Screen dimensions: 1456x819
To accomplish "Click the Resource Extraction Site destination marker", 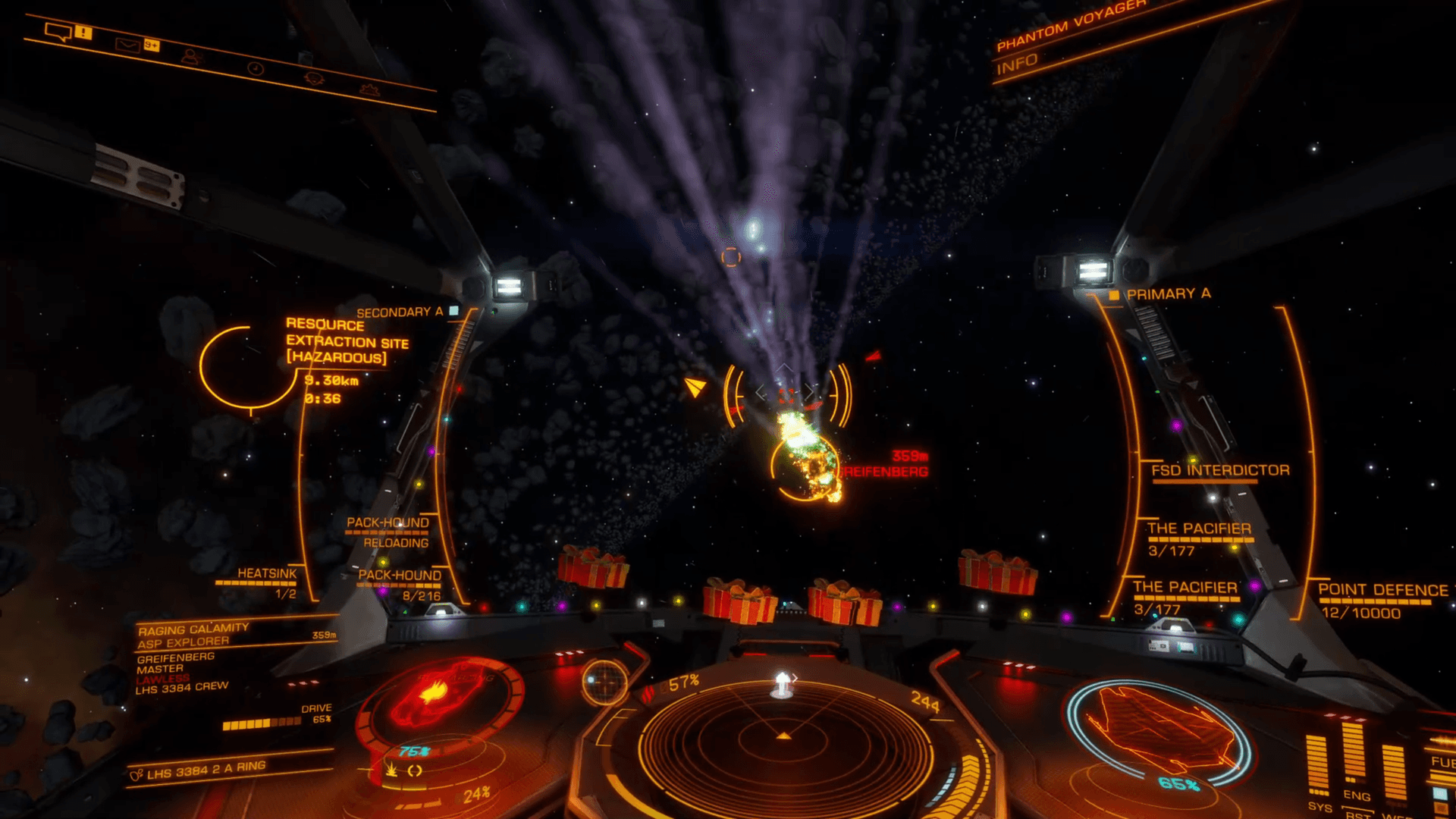I will pos(347,341).
